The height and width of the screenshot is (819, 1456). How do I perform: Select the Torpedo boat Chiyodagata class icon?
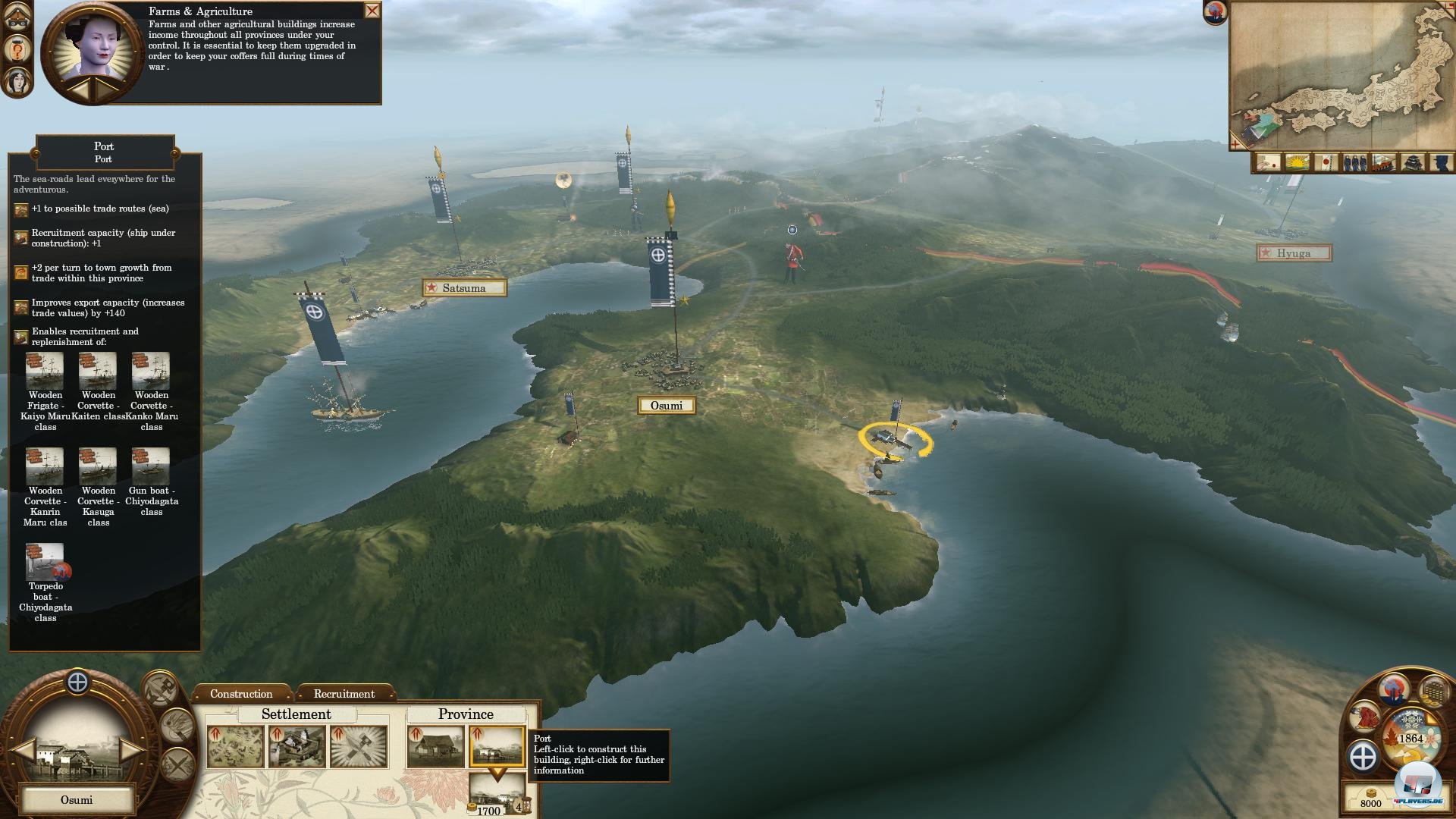(45, 562)
